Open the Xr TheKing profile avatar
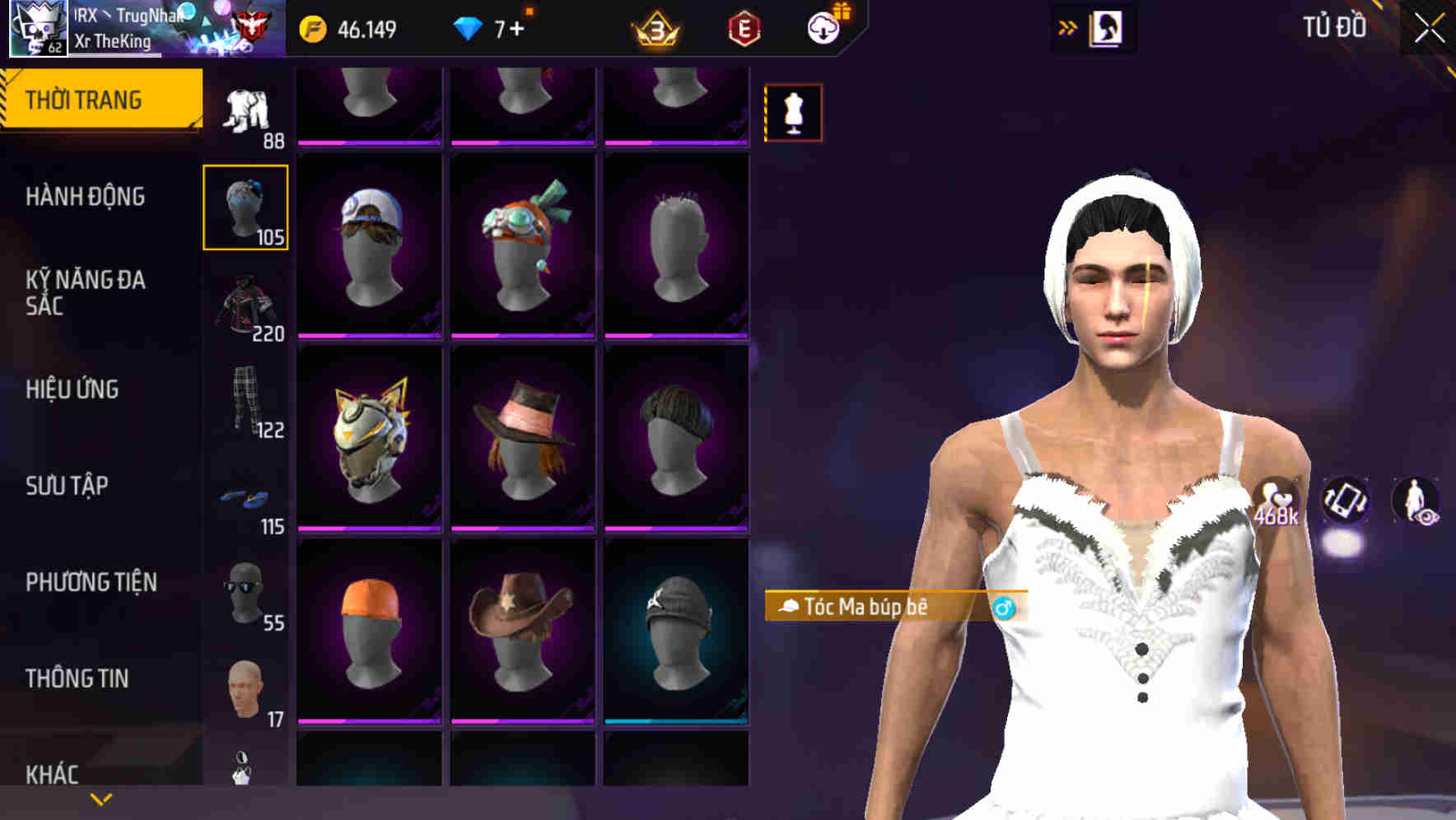The image size is (1456, 820). 37,27
